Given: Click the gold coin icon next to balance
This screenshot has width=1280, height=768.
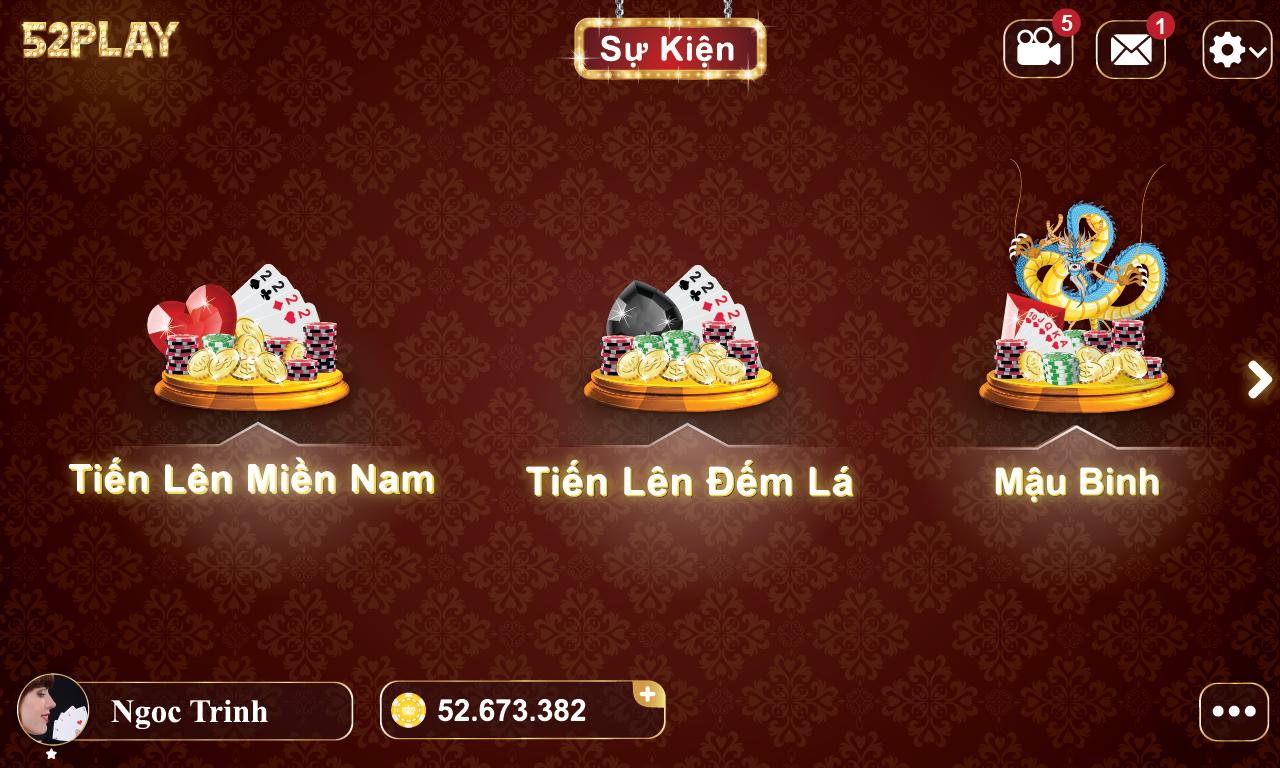Looking at the screenshot, I should (x=410, y=711).
